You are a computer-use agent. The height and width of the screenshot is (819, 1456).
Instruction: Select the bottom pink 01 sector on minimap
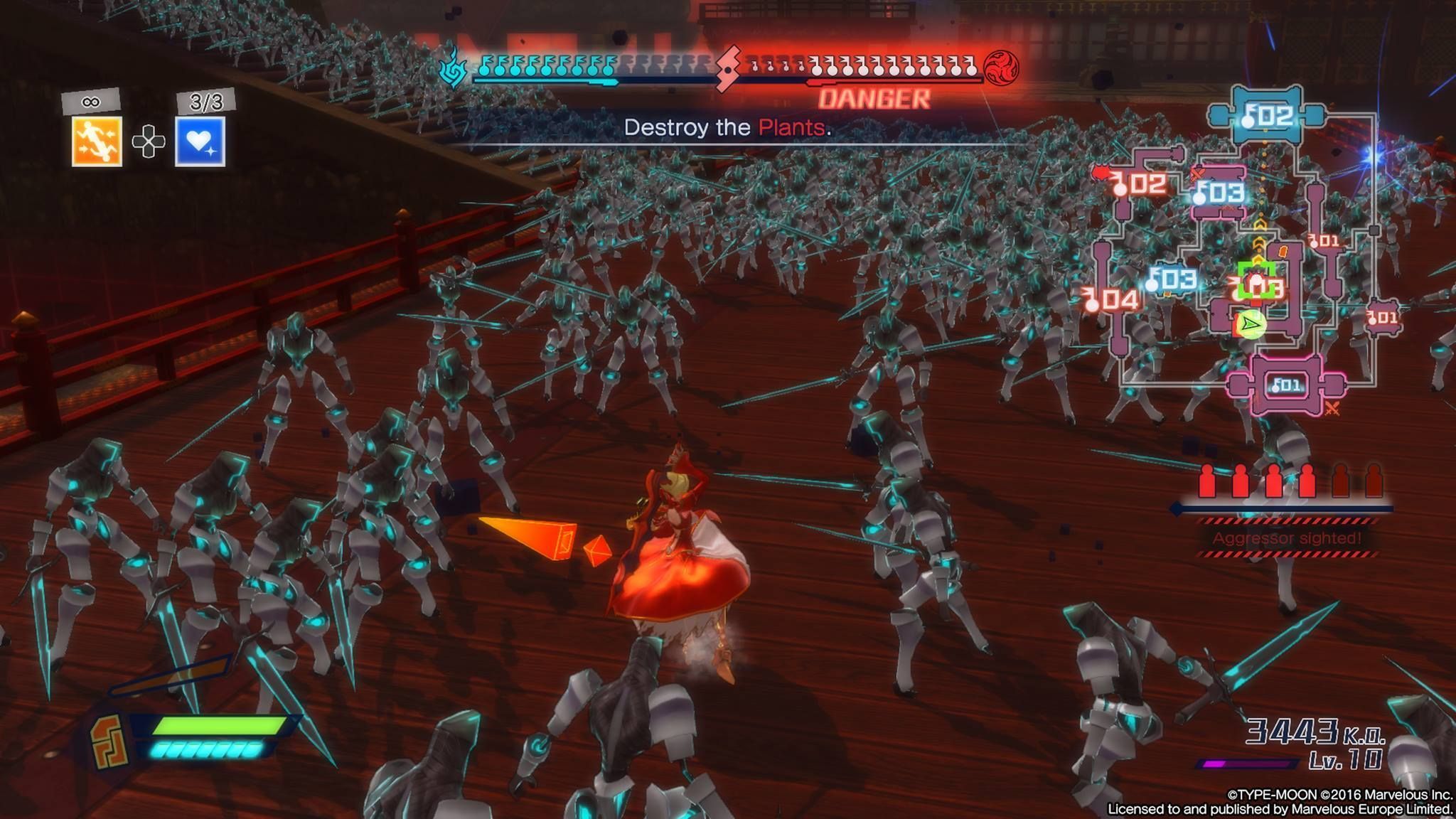point(1287,385)
